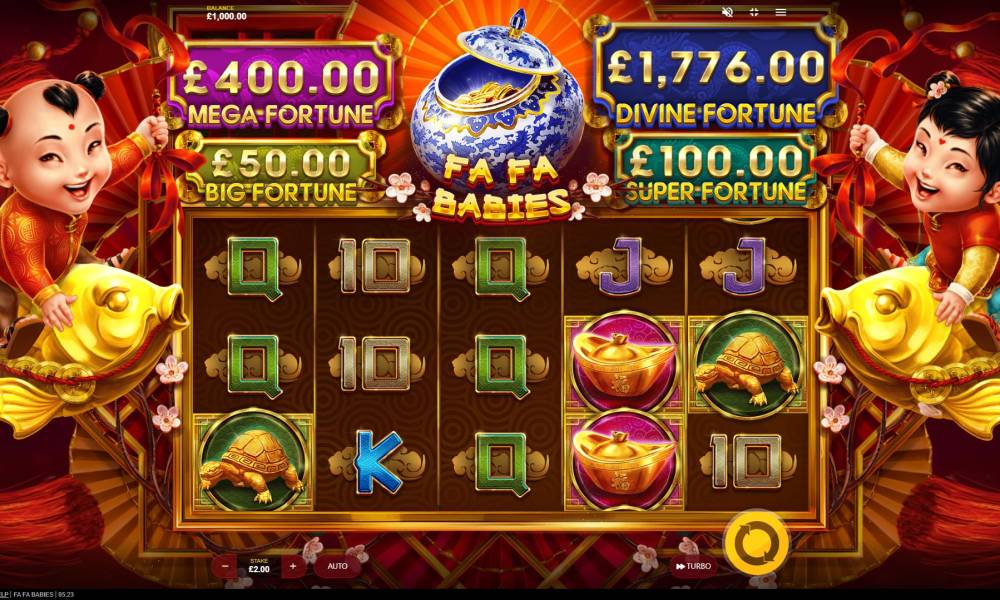The height and width of the screenshot is (600, 1000).
Task: Toggle the muted sound icon
Action: coord(727,12)
